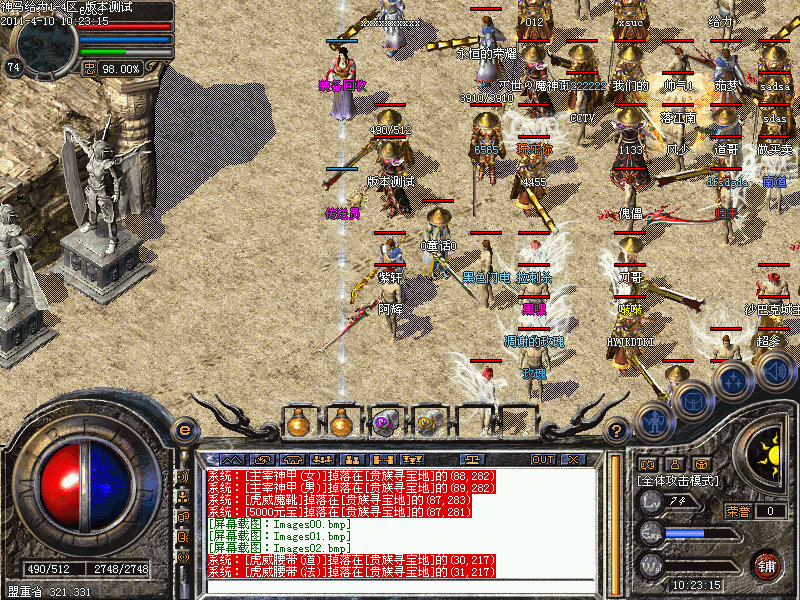Click the 忠 loyalty icon under the minimap
The height and width of the screenshot is (600, 800).
coord(89,68)
